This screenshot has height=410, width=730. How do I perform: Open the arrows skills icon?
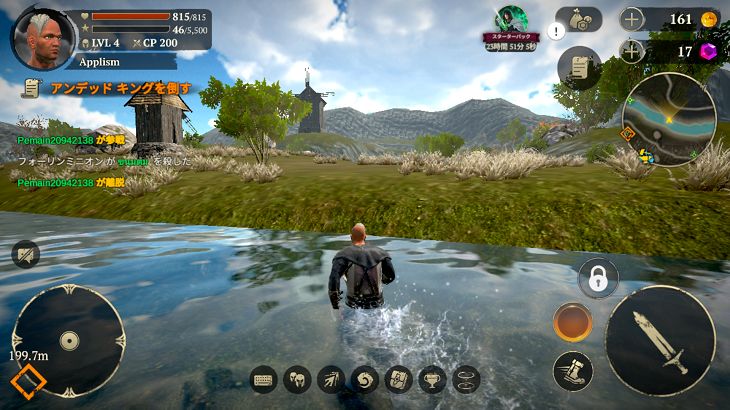click(331, 380)
